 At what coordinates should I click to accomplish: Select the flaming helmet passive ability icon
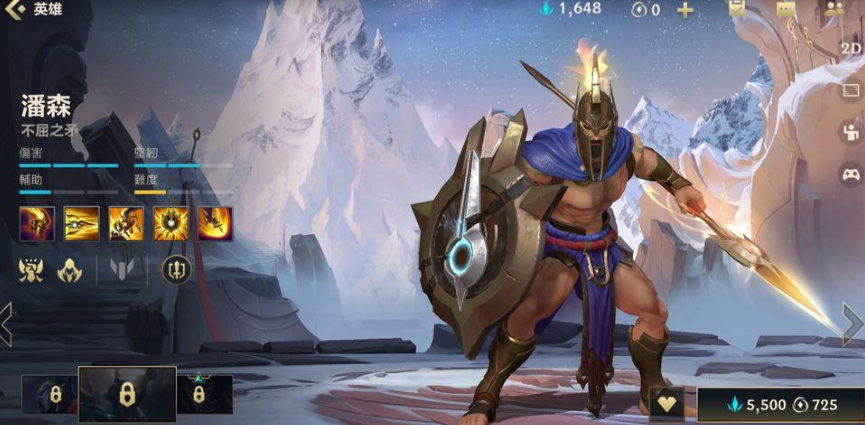coord(37,224)
